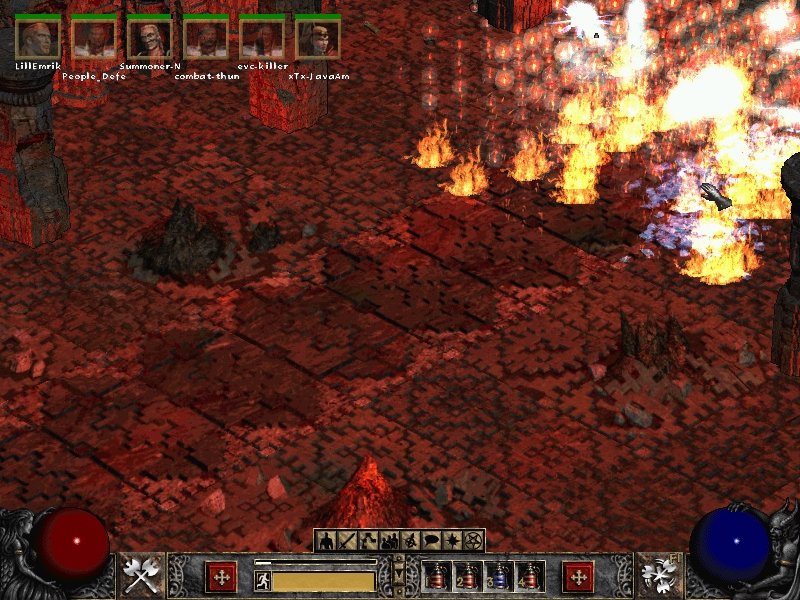This screenshot has height=600, width=800.
Task: Open game menu via pentagram icon
Action: 474,541
